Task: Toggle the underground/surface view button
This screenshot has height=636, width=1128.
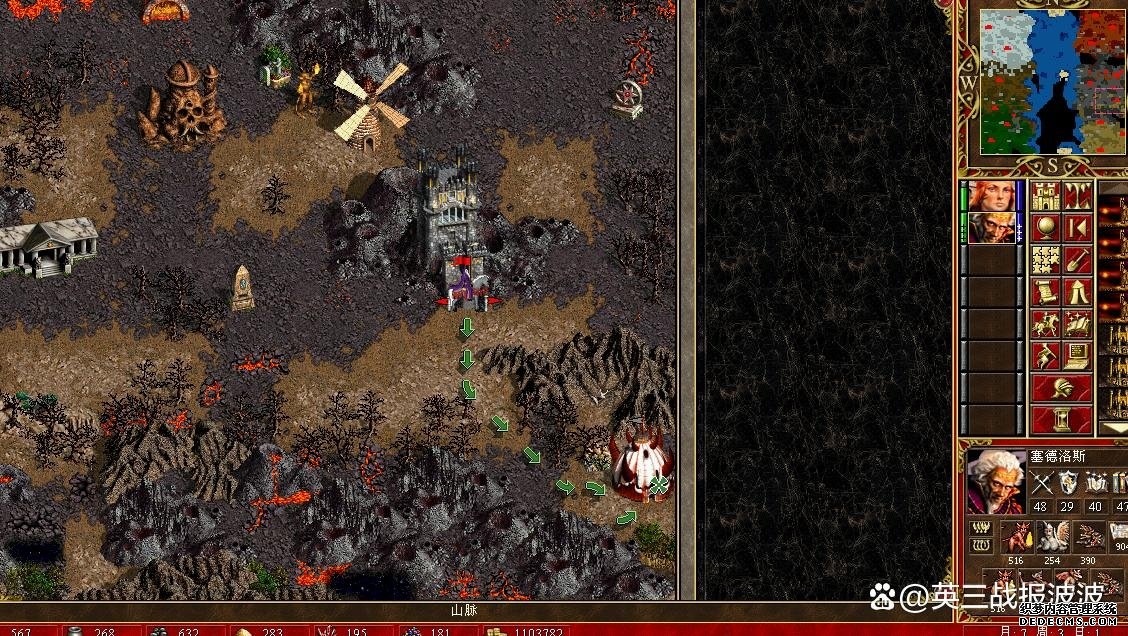Action: pos(1077,196)
